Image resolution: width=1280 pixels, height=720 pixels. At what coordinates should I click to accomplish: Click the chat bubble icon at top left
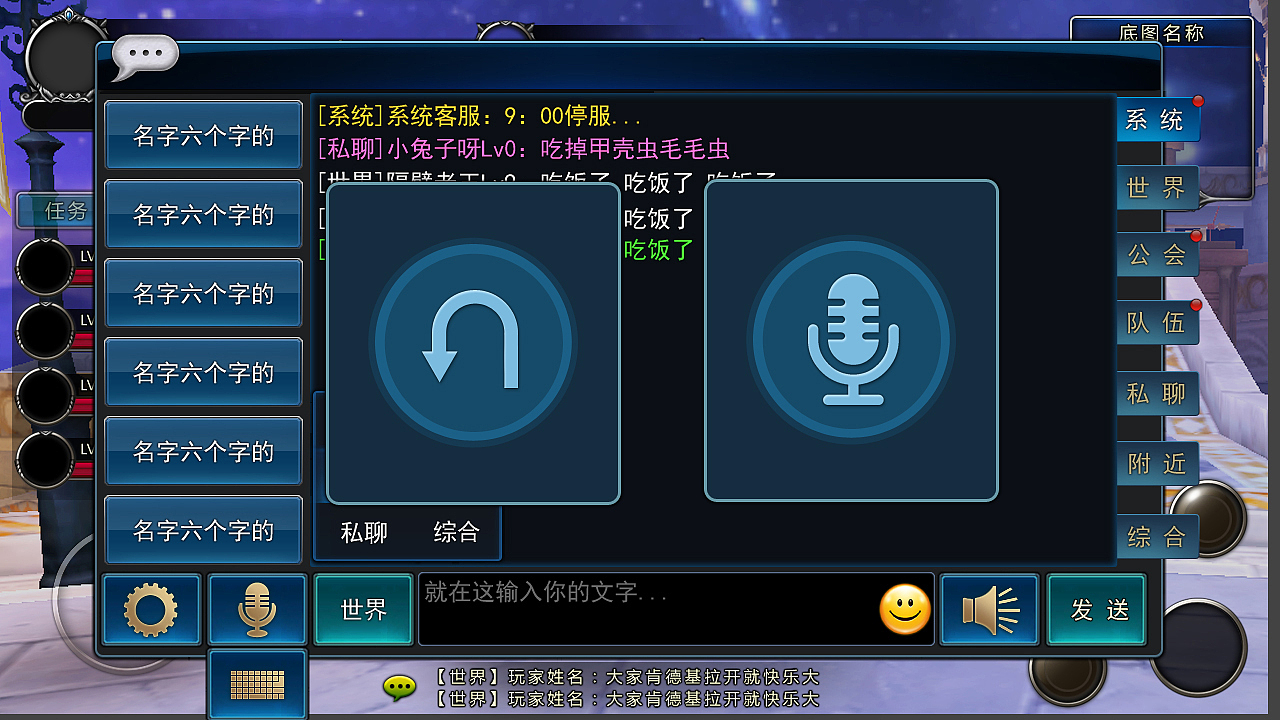pos(143,54)
